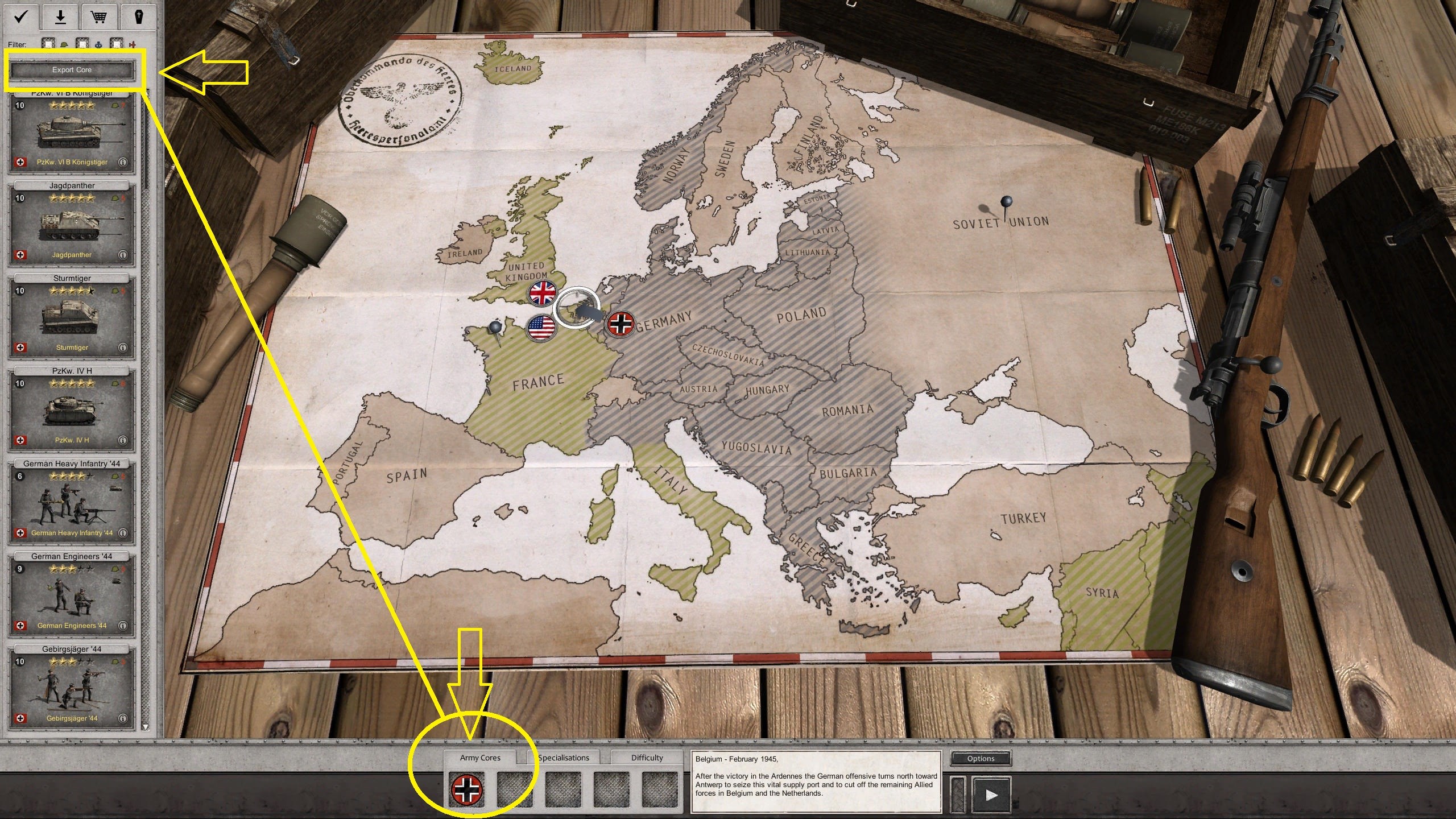Toggle the aircraft filter checkbox

coord(117,44)
